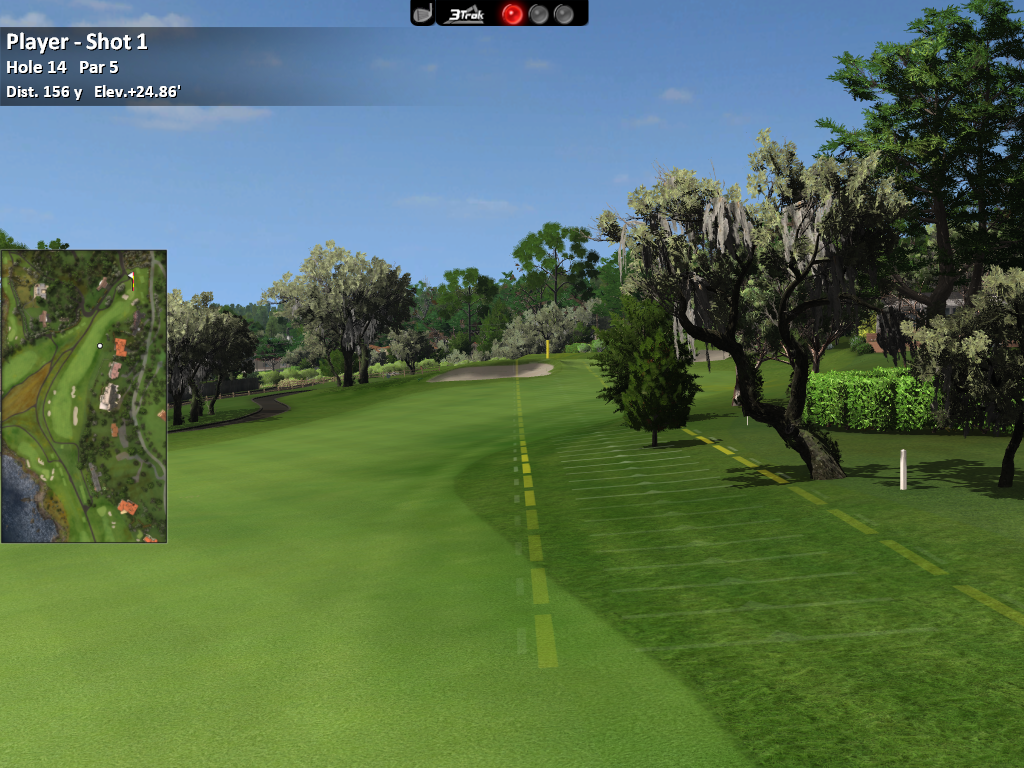Select the white flag marker on the minimap
The width and height of the screenshot is (1024, 768).
click(131, 277)
